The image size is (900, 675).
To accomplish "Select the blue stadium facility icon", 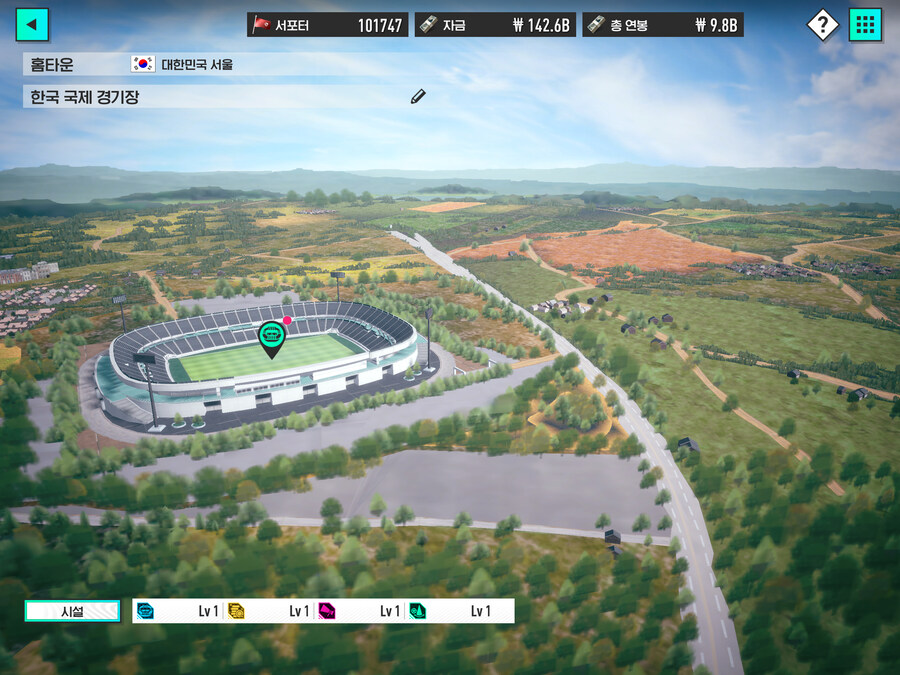I will (x=146, y=611).
